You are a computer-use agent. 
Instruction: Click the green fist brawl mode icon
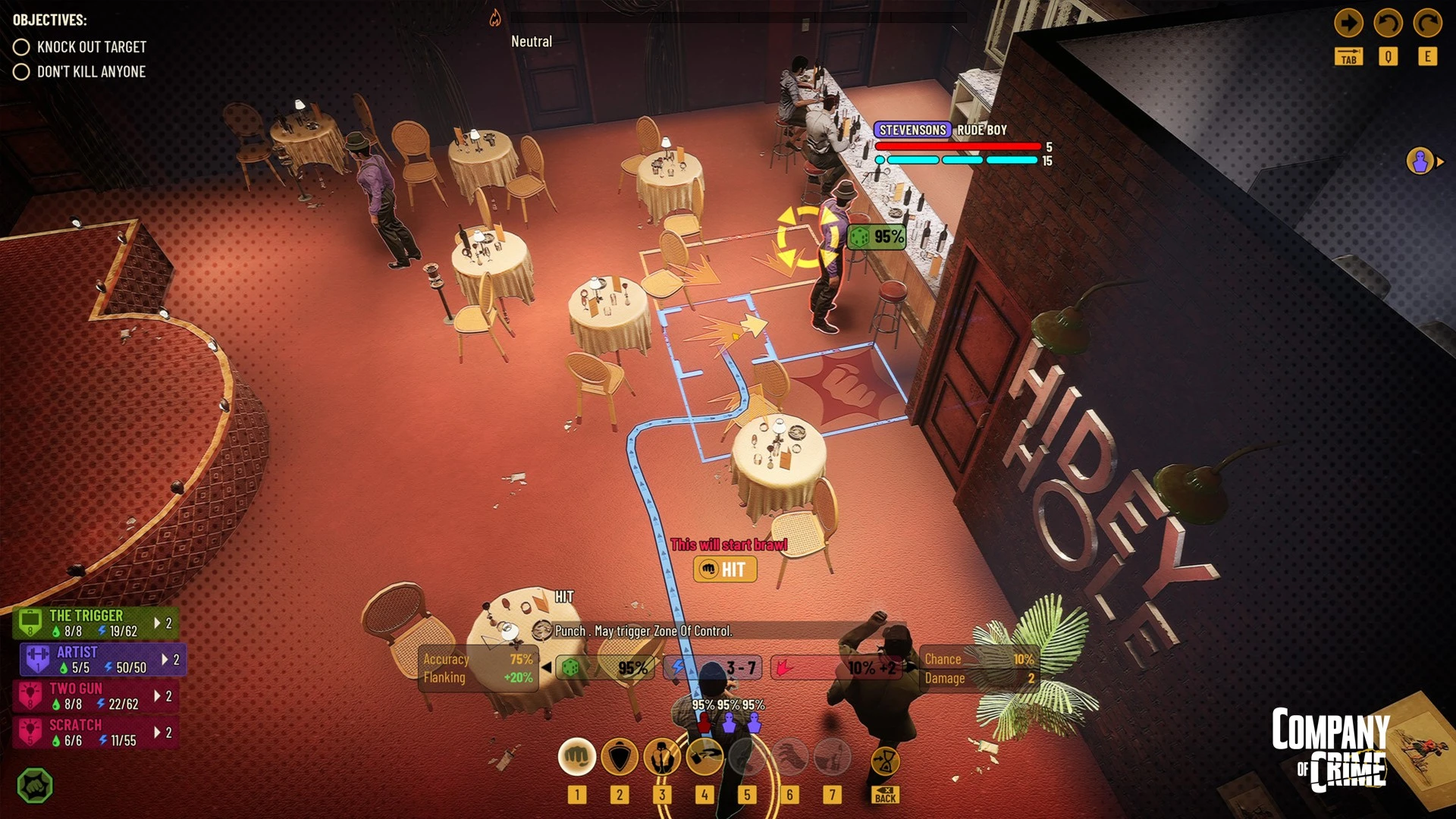(35, 786)
